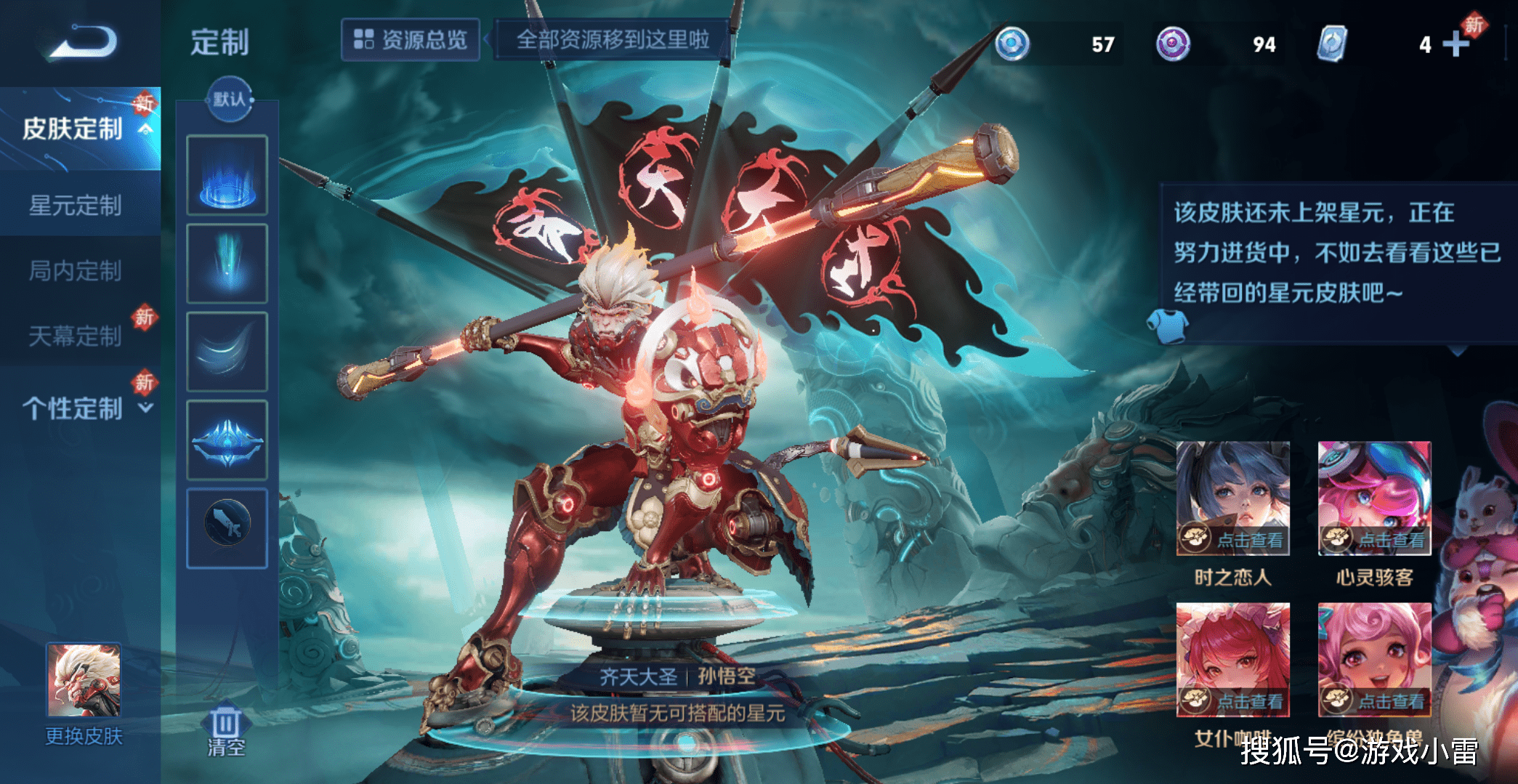Choose the blue glowing ring effect slot
Viewport: 1518px width, 784px height.
(227, 175)
